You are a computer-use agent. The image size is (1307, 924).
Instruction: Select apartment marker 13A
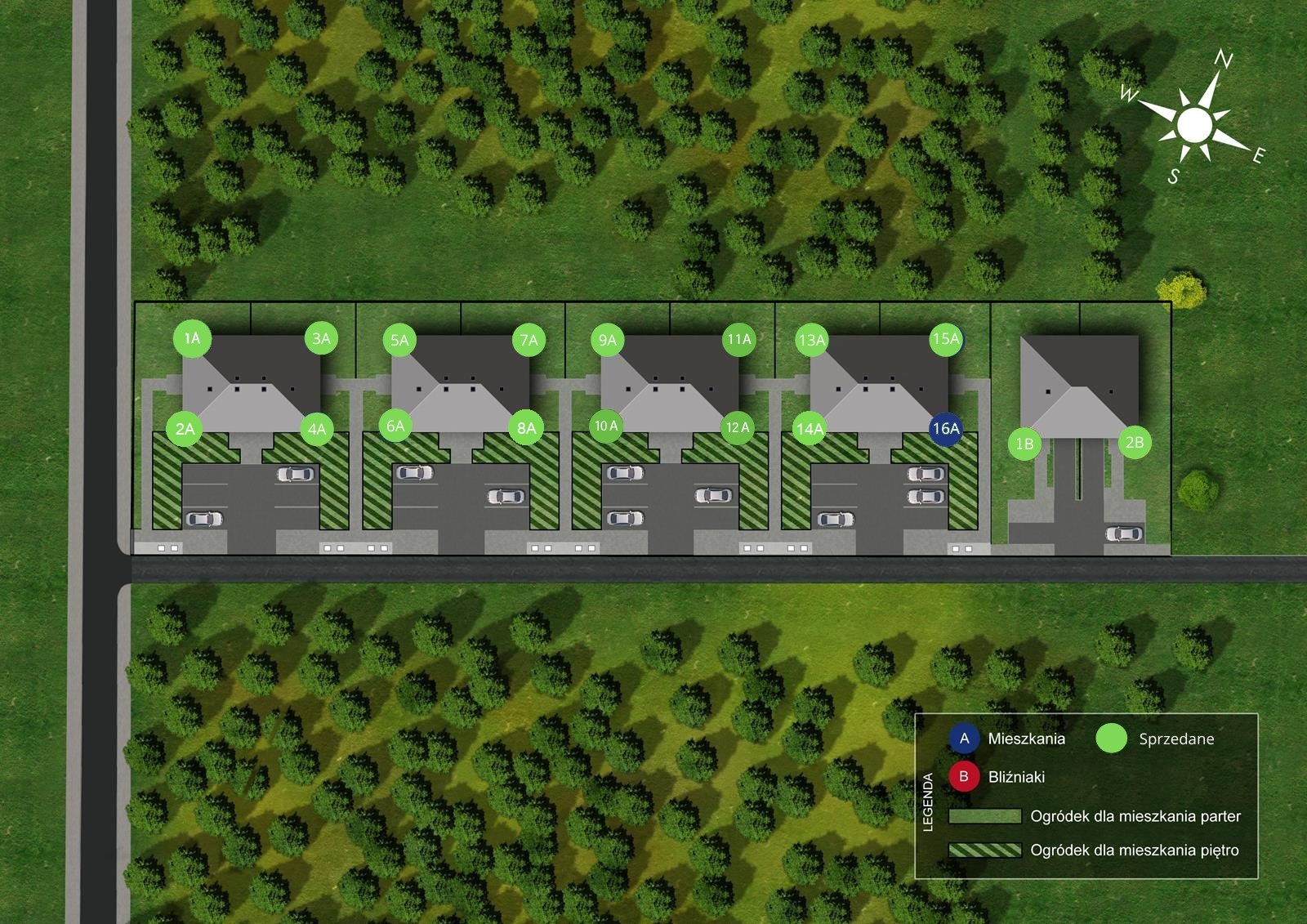point(812,340)
